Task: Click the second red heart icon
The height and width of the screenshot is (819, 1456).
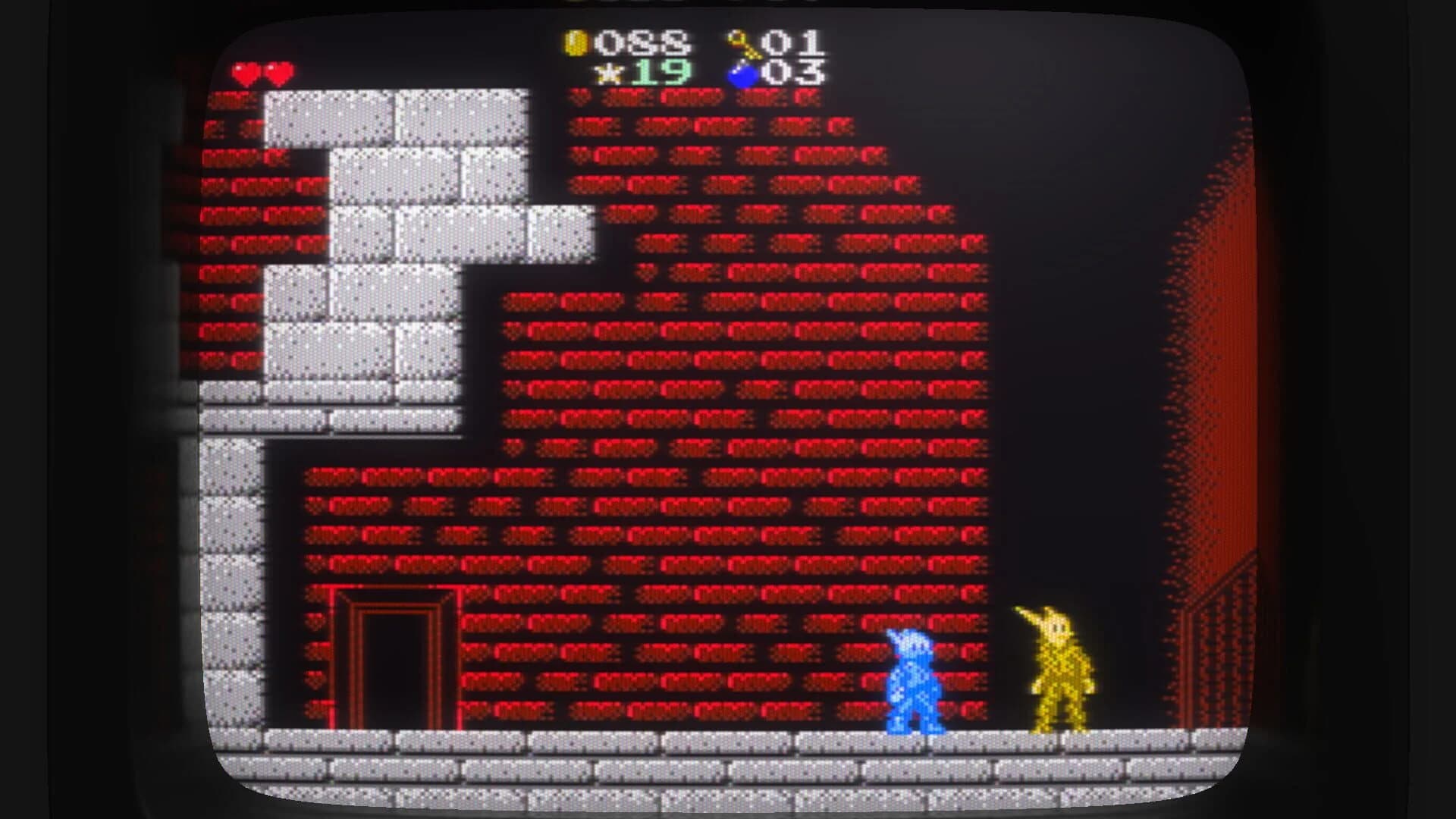Action: pyautogui.click(x=279, y=72)
